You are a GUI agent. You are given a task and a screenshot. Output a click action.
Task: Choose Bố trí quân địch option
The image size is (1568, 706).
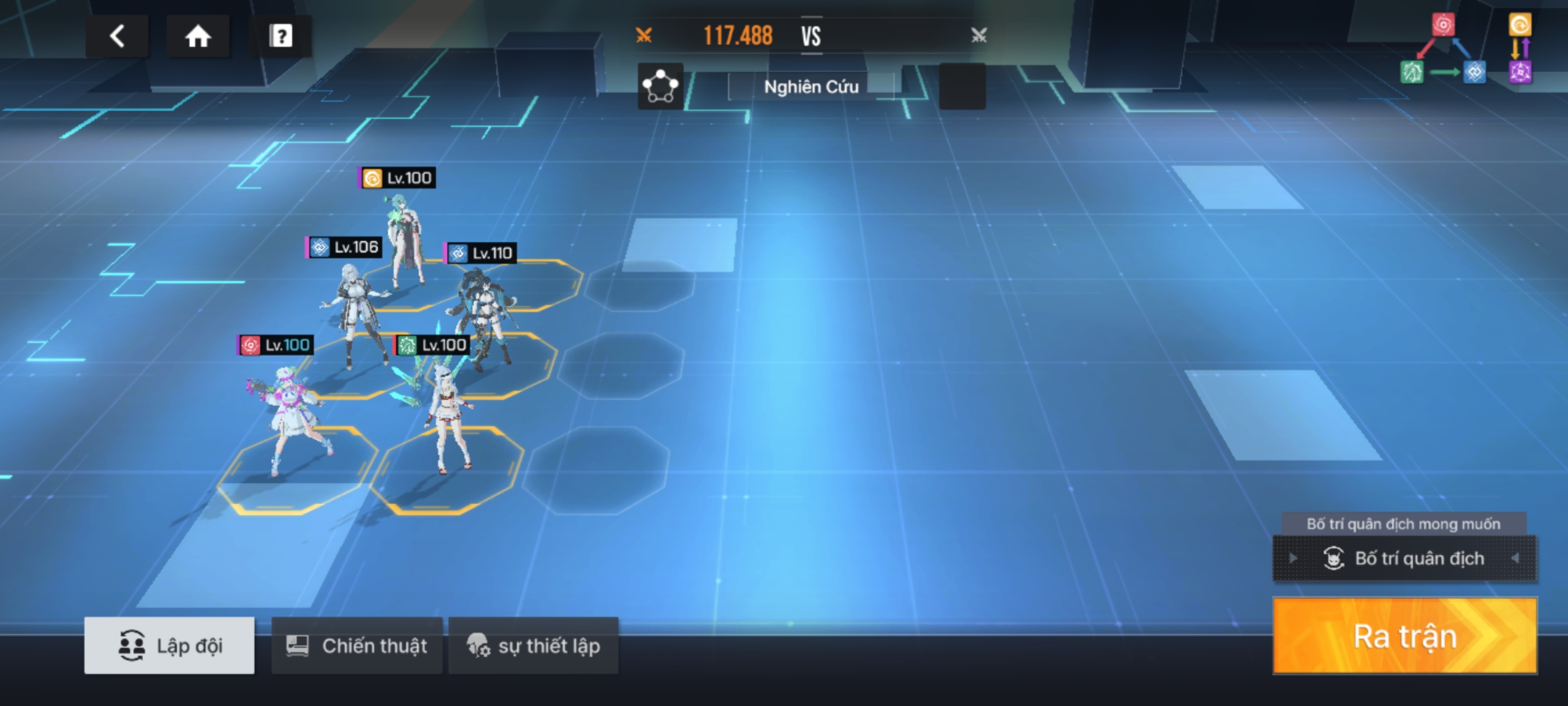pos(1405,558)
